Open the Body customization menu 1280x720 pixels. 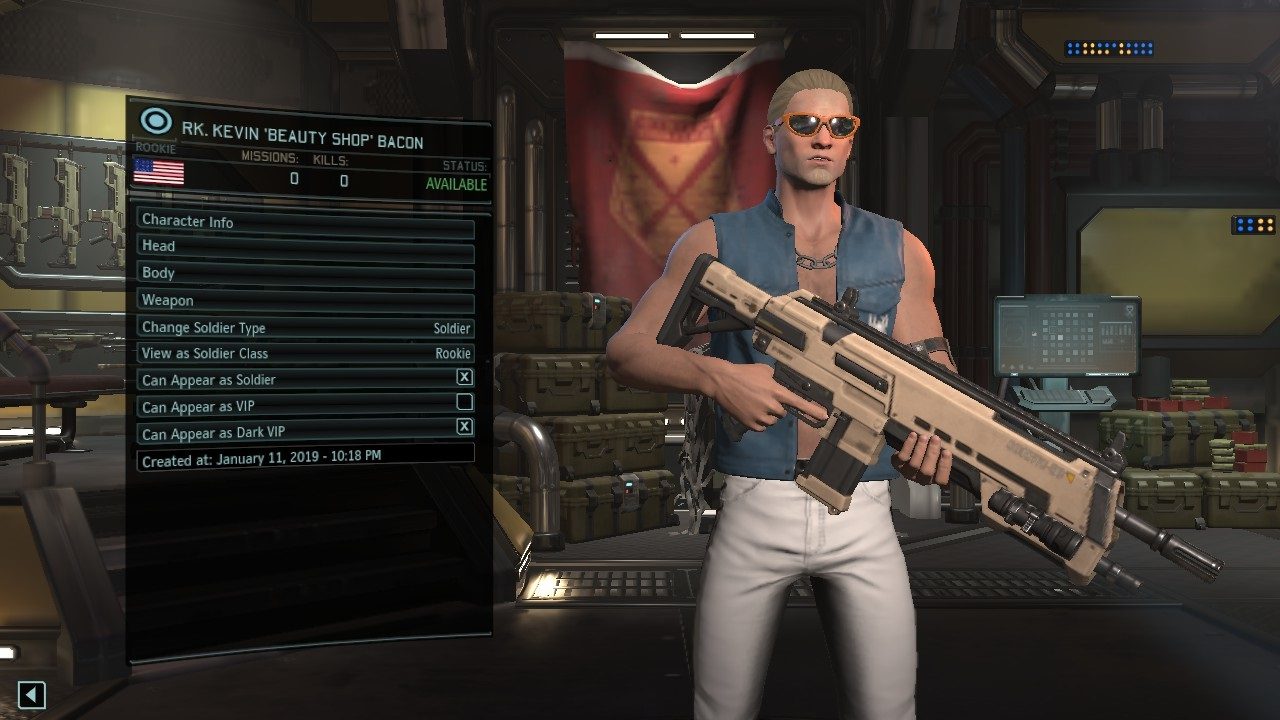coord(300,273)
